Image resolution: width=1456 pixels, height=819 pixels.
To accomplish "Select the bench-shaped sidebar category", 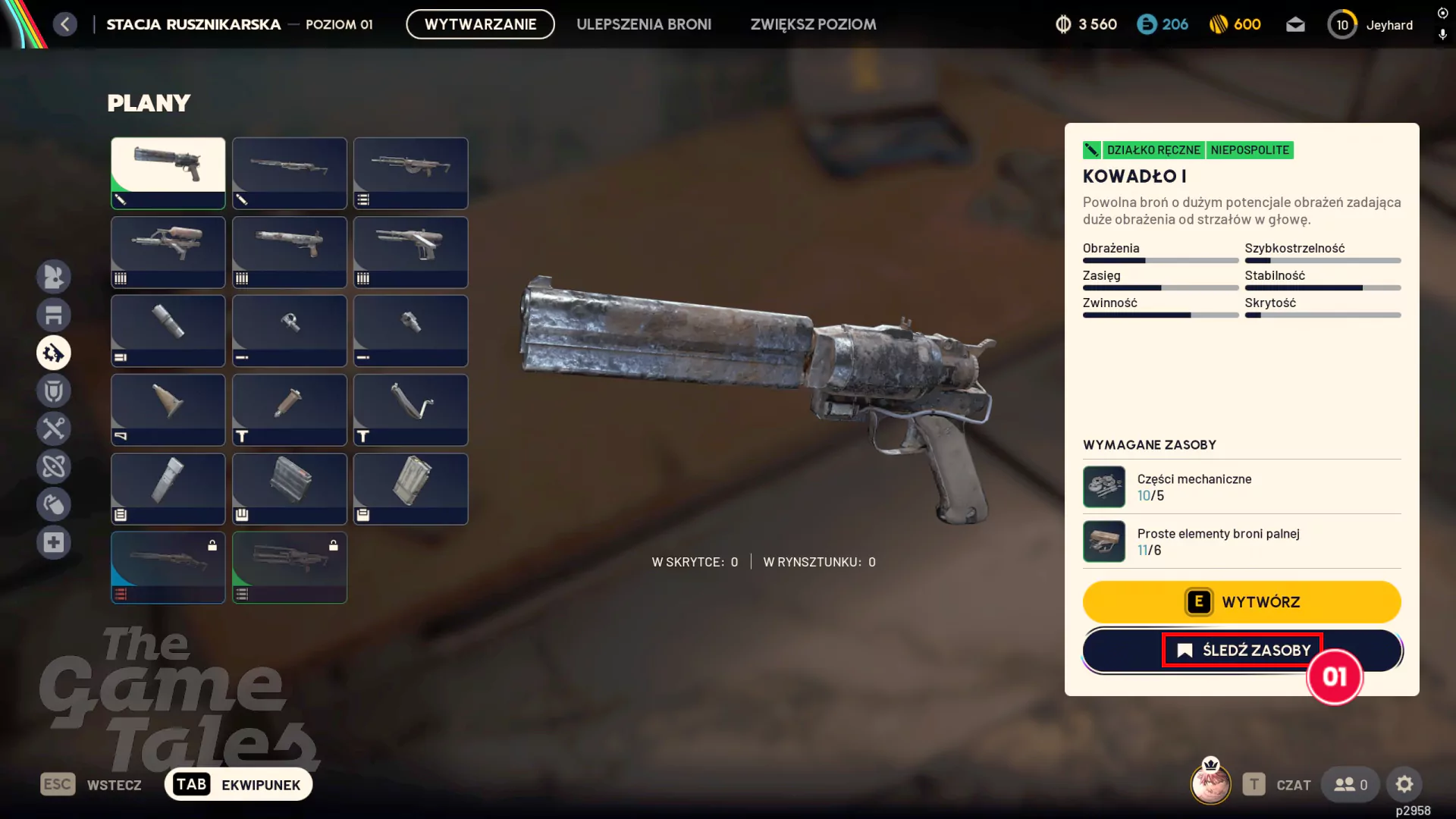I will [x=54, y=315].
